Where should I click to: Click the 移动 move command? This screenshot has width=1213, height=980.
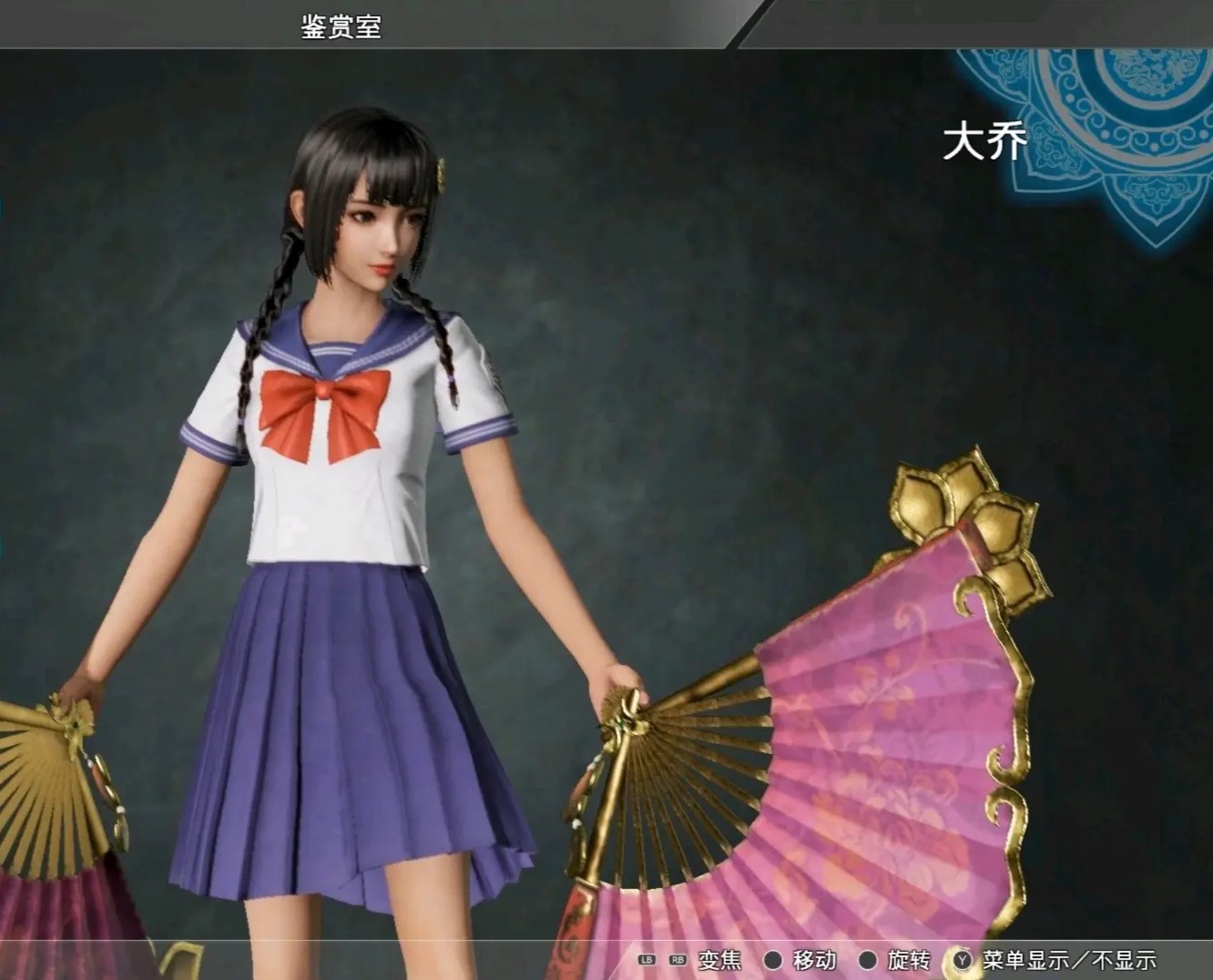pos(815,958)
